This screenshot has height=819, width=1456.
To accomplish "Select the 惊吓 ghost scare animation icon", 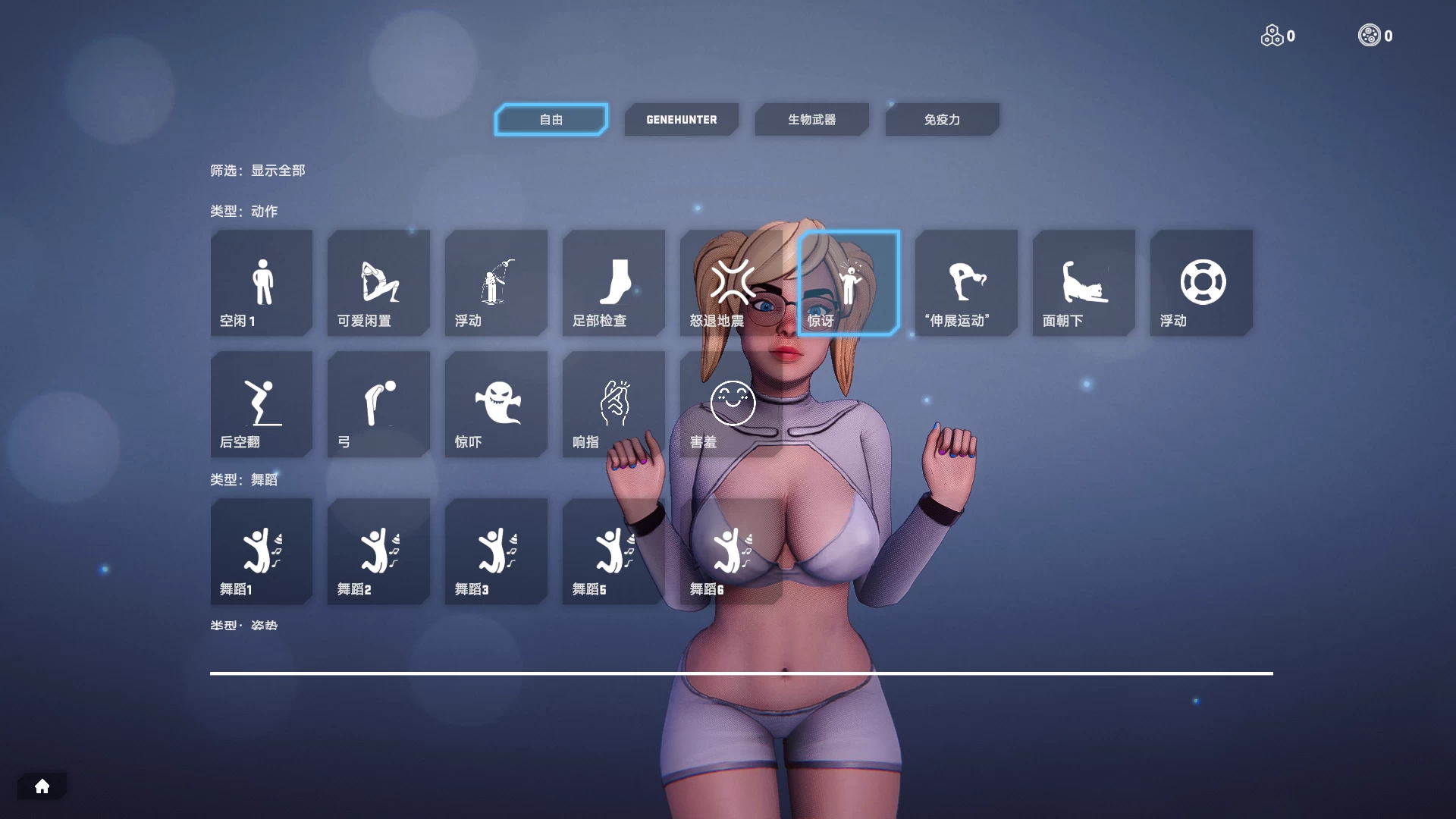I will (x=496, y=404).
